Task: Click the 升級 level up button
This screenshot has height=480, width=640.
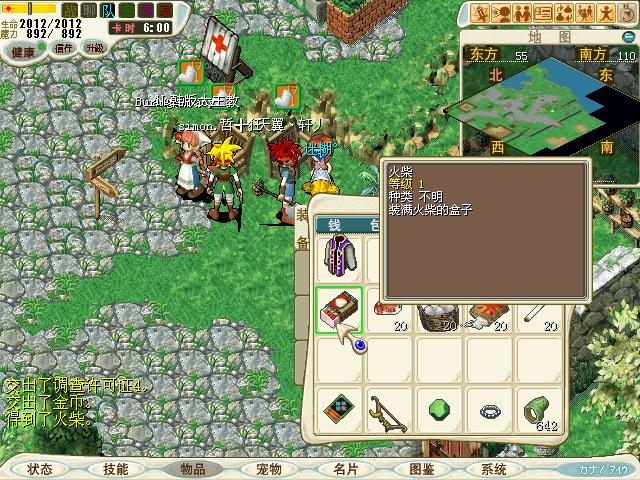Action: (95, 48)
